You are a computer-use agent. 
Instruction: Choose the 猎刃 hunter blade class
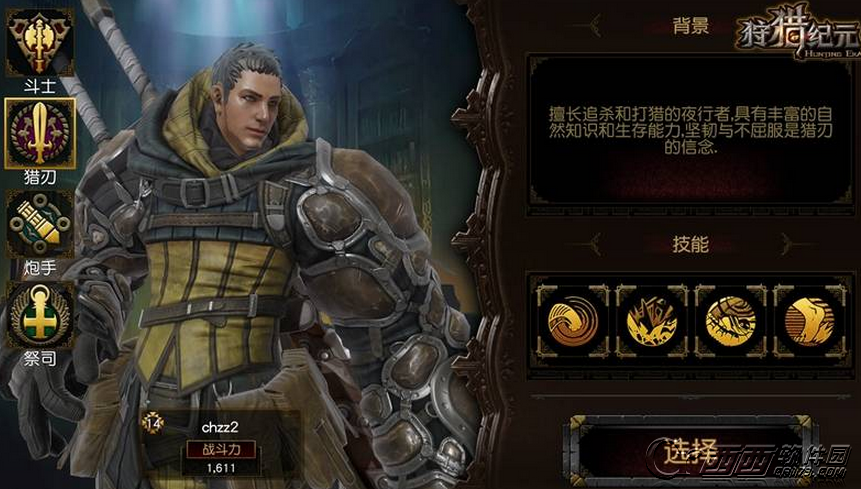pyautogui.click(x=39, y=134)
